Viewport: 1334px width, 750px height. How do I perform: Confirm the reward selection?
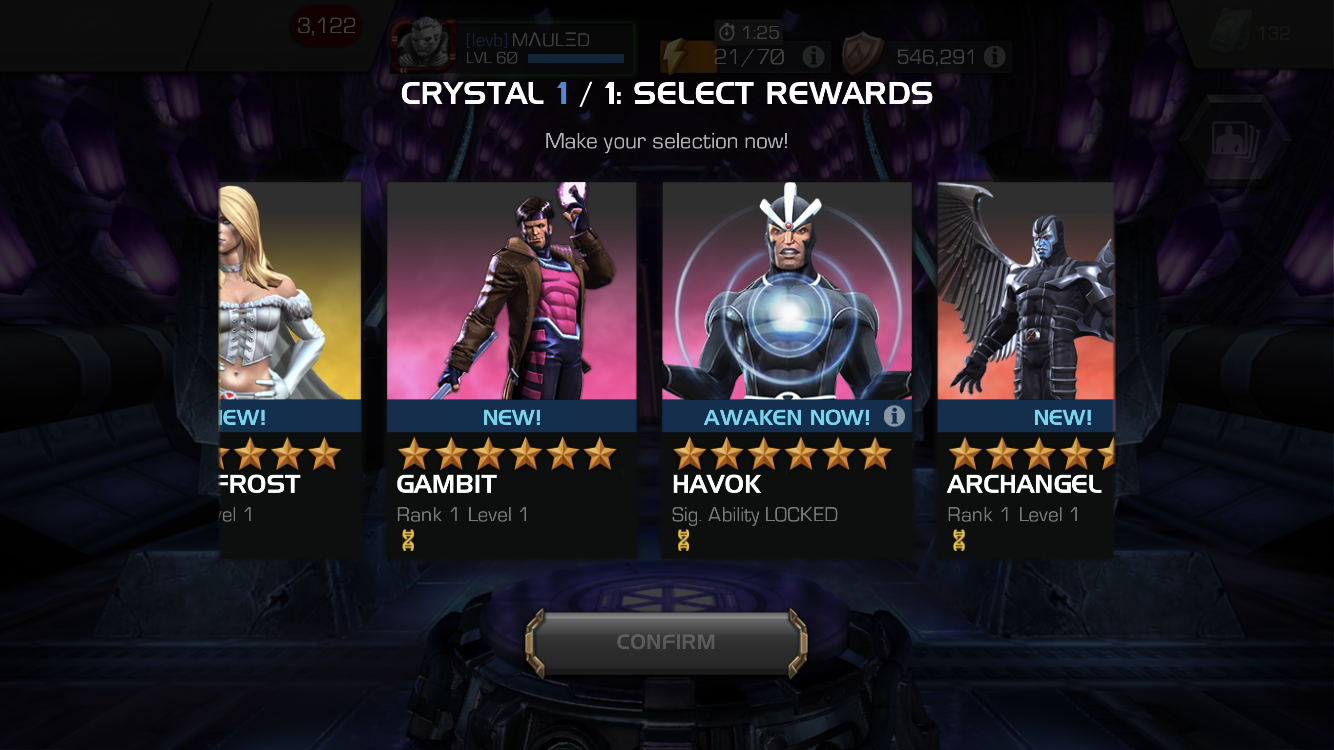pos(666,642)
